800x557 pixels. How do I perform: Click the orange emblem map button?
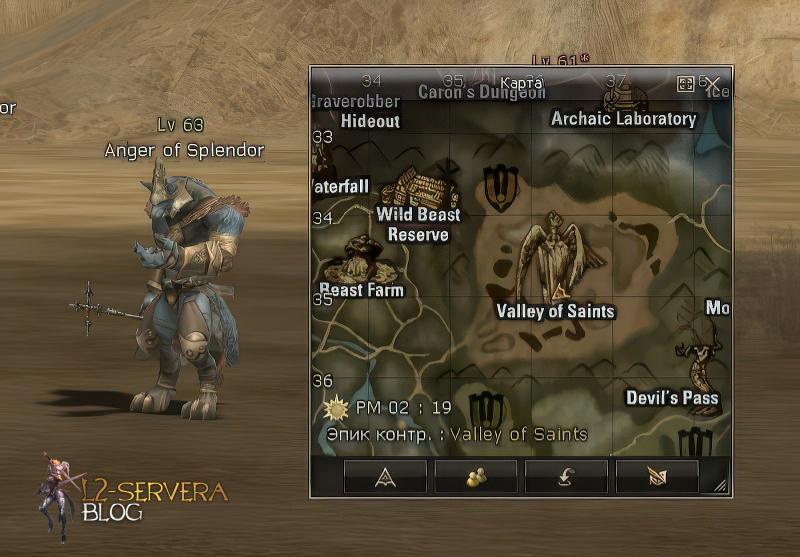657,477
